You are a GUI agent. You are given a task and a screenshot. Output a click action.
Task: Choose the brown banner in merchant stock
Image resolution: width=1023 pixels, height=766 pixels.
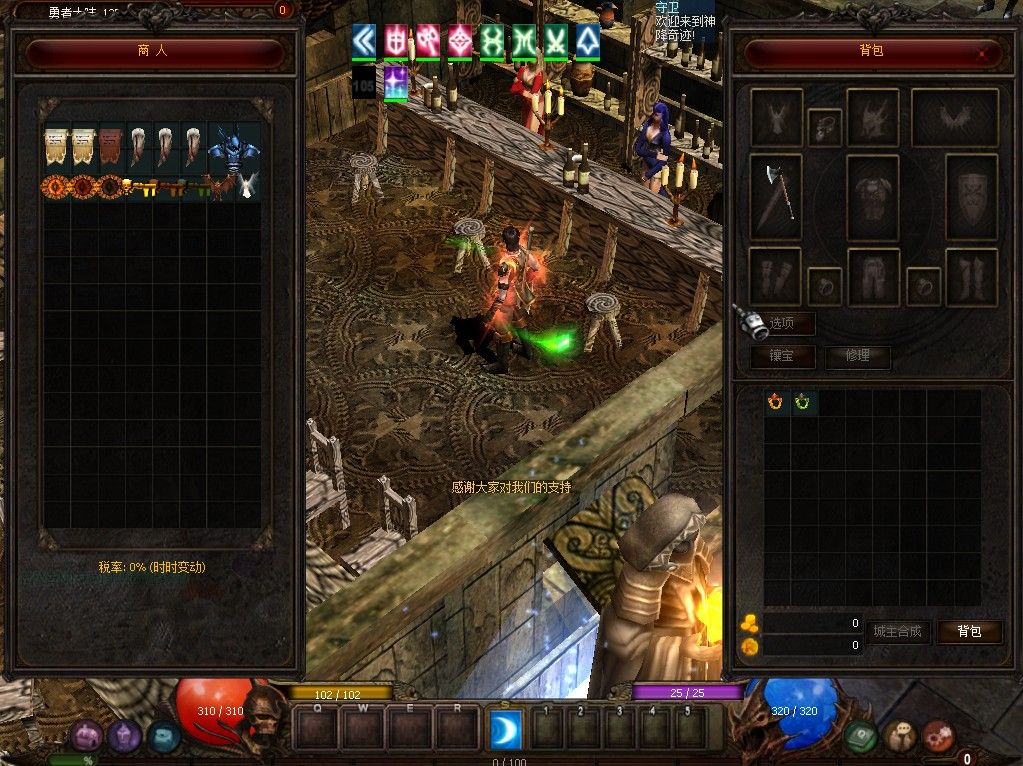point(110,148)
